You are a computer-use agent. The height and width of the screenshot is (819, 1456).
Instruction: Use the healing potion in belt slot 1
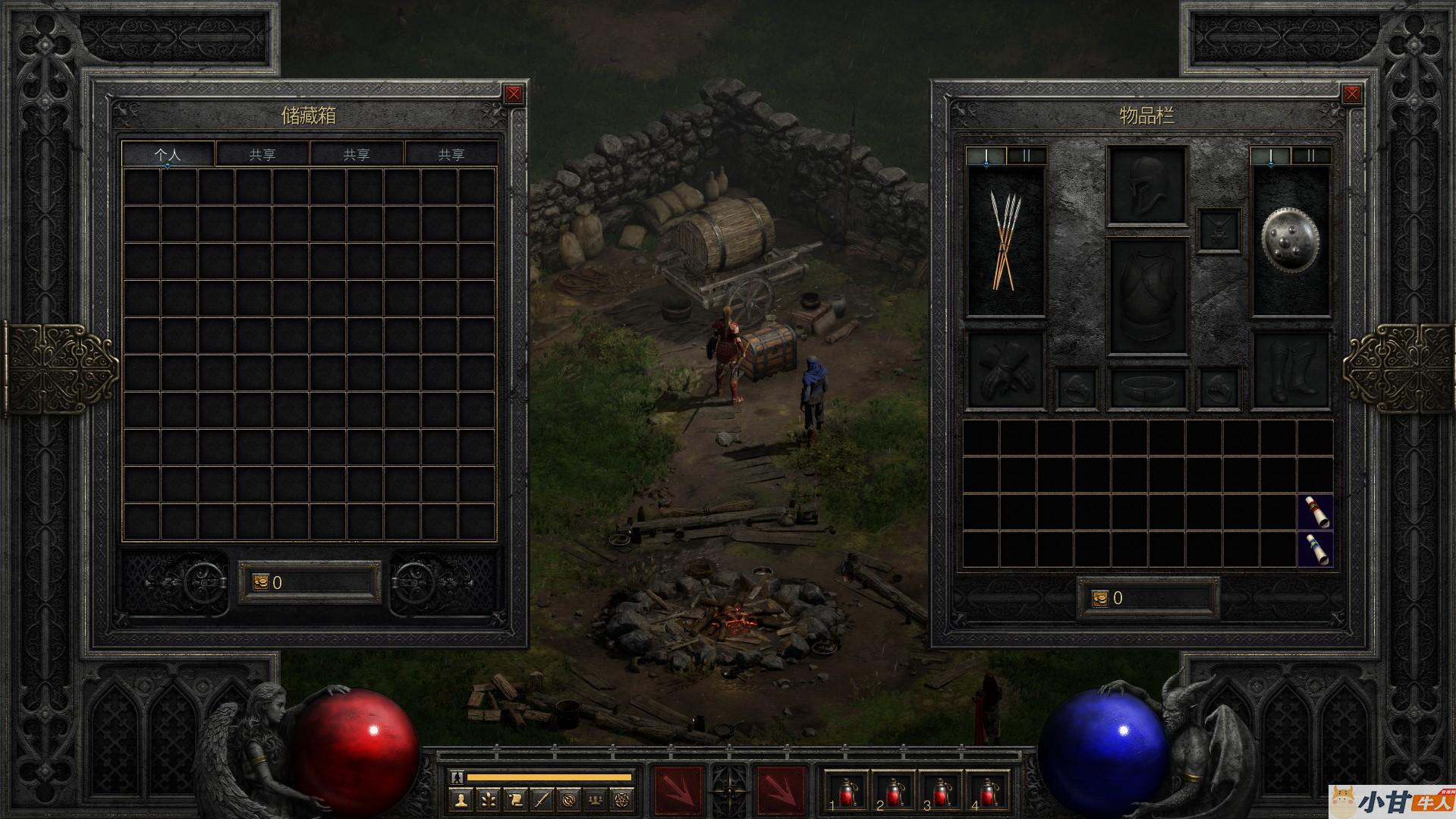(x=847, y=793)
